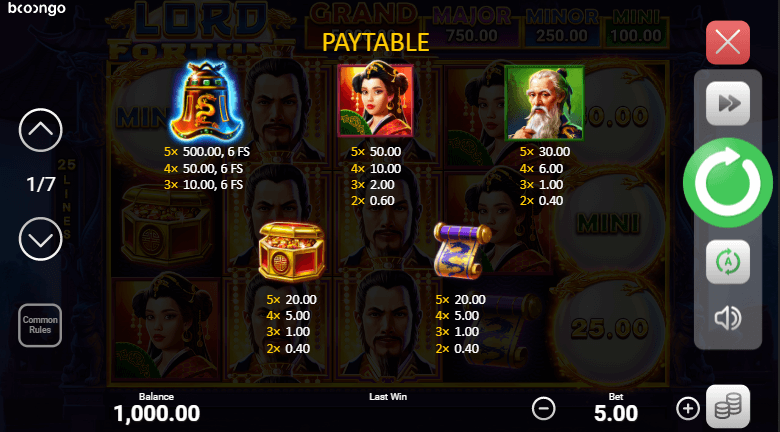Screen dimensions: 780x432
Task: Go to the previous paytable page
Action: 41,129
